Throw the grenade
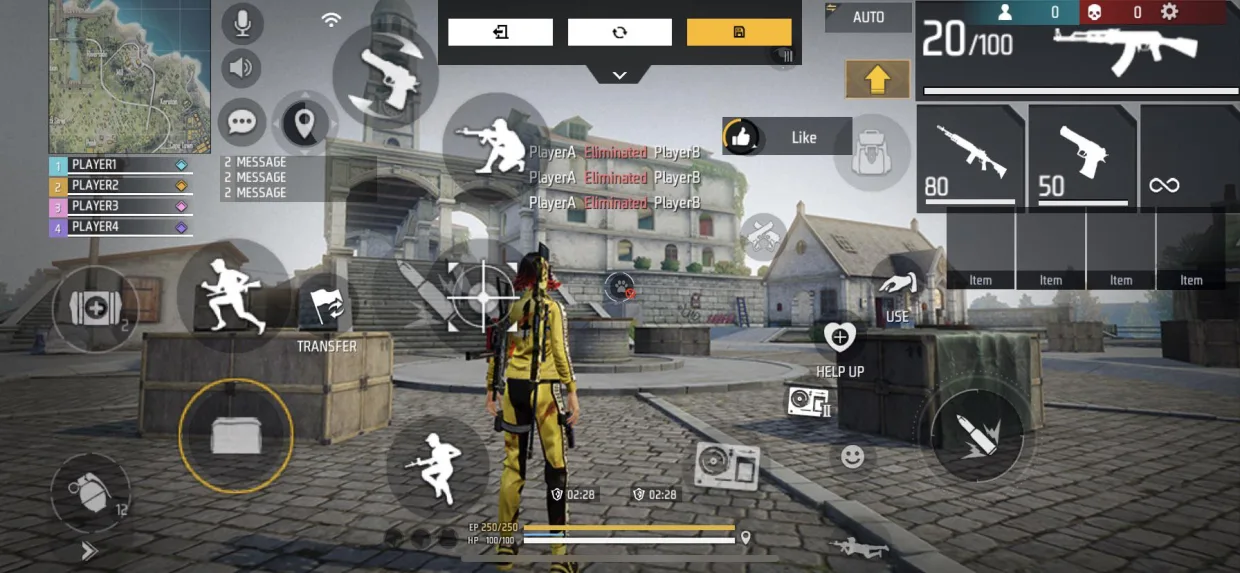 point(91,491)
